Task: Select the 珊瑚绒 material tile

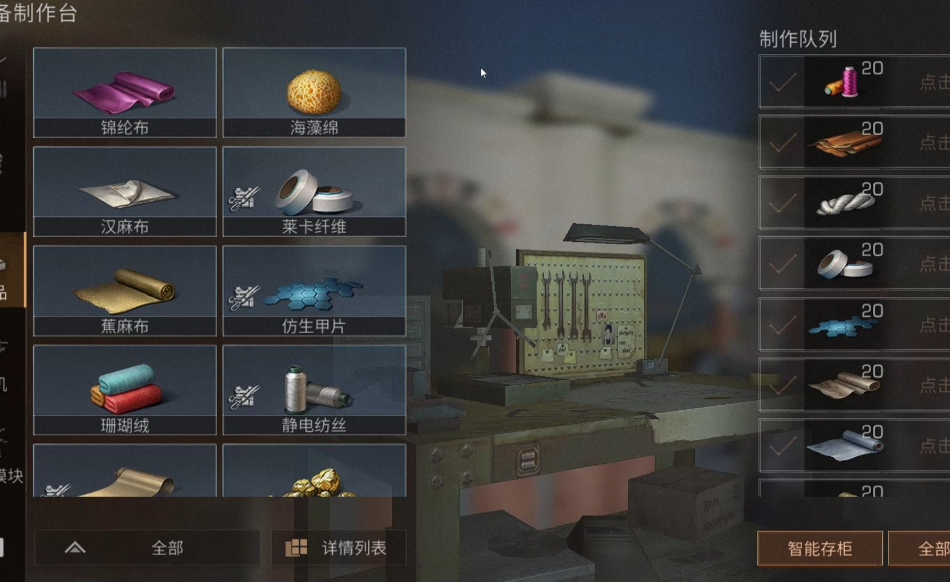Action: (125, 389)
